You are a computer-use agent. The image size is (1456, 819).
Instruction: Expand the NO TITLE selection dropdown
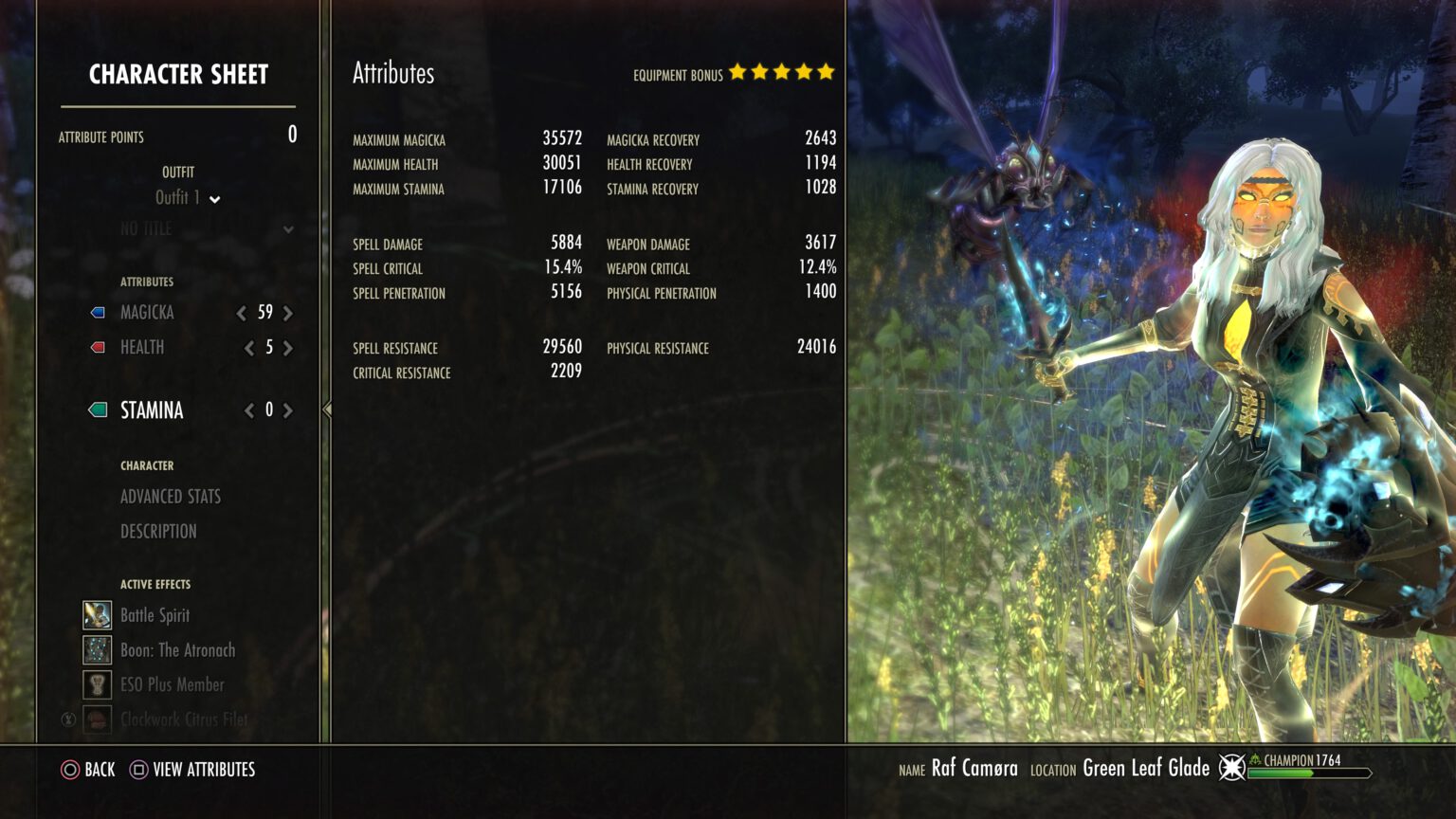pos(287,229)
